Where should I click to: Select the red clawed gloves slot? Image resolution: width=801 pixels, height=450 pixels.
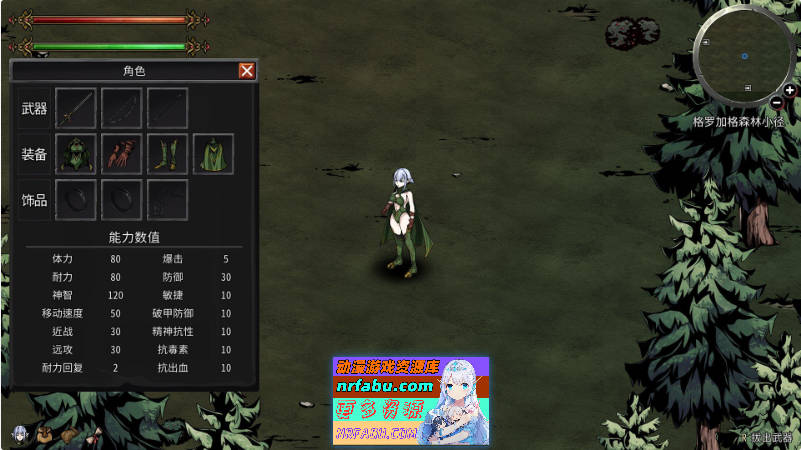coord(122,153)
